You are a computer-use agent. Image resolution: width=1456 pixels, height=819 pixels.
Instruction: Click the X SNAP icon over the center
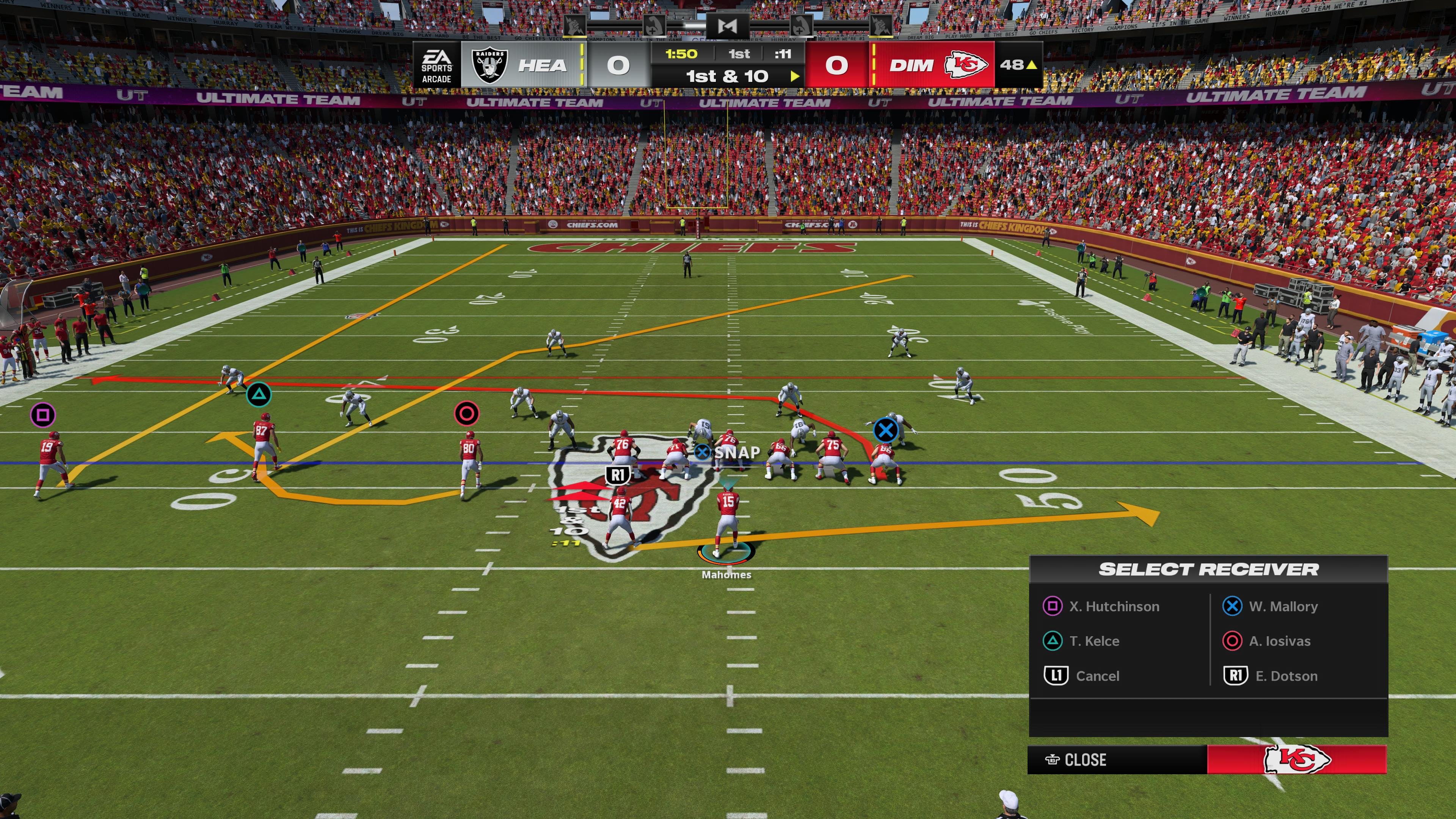[703, 452]
